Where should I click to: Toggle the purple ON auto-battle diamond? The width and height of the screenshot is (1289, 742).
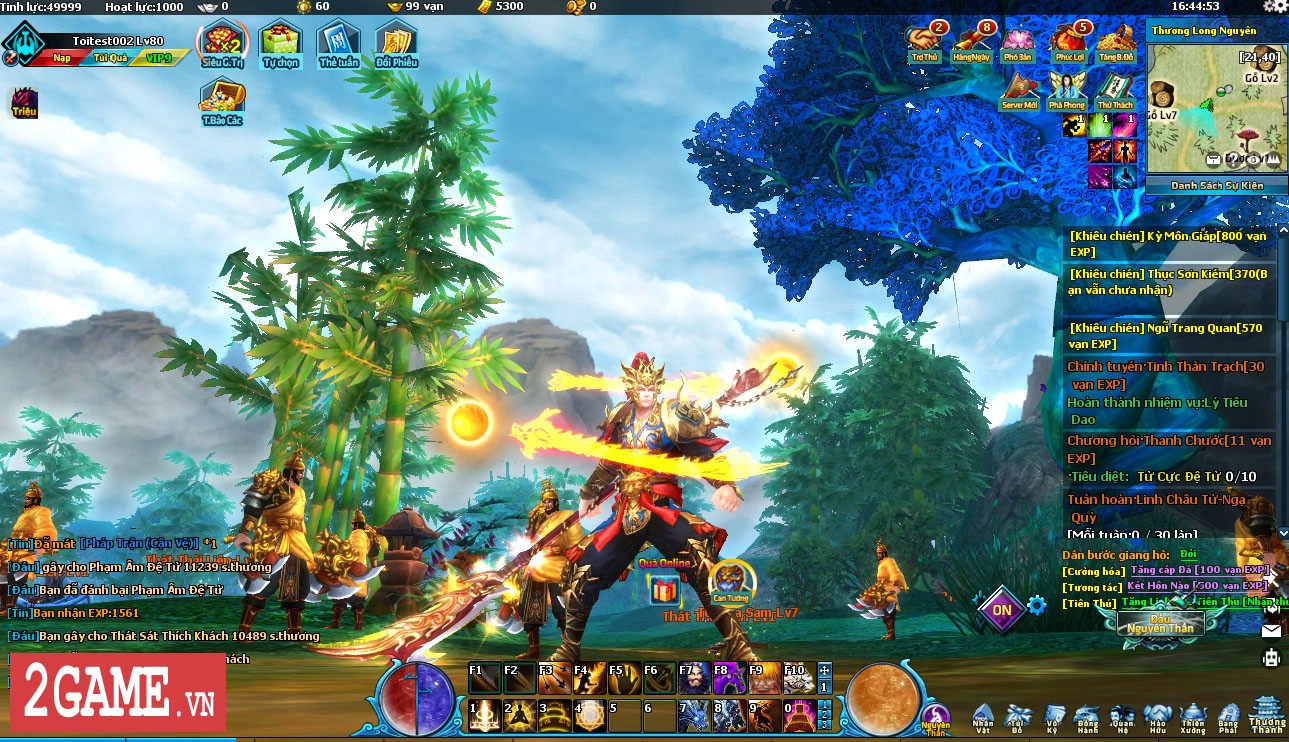coord(1001,609)
